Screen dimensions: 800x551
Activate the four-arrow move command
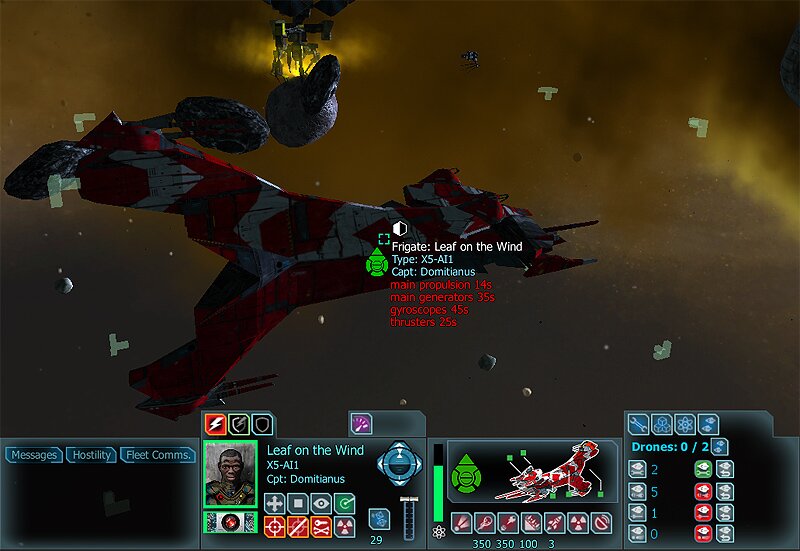pyautogui.click(x=275, y=503)
